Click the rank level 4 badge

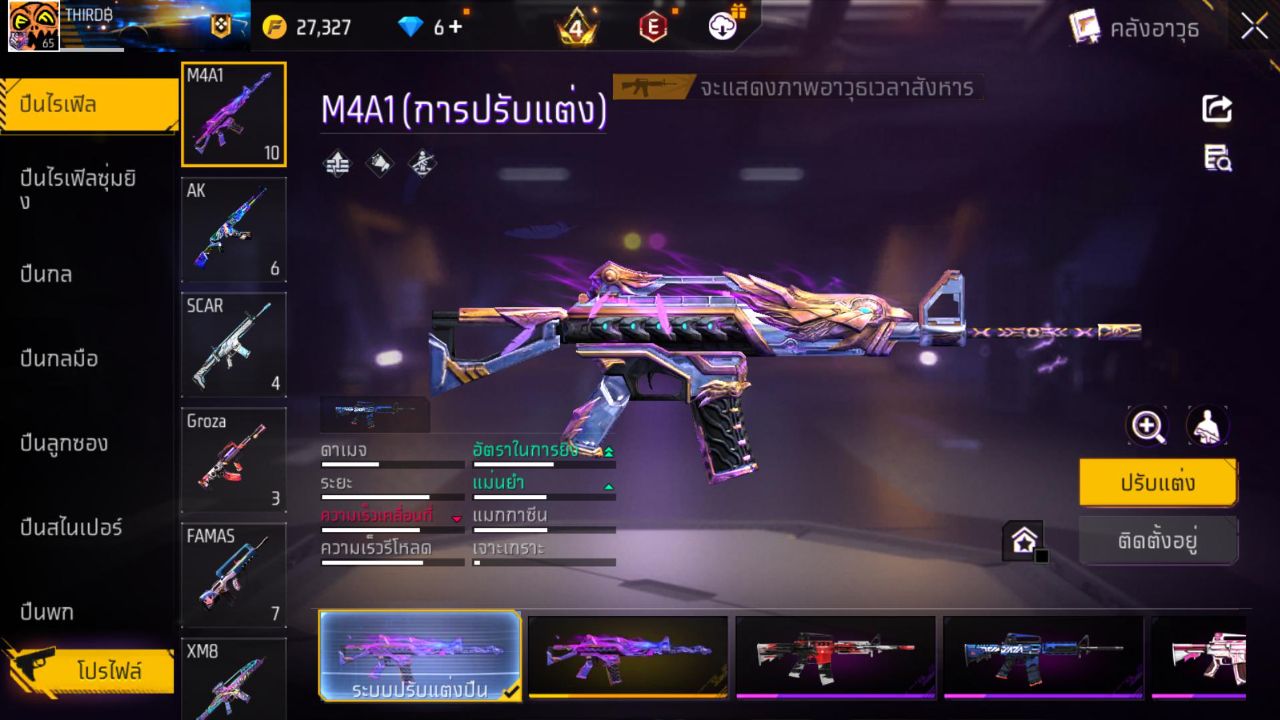(x=576, y=27)
